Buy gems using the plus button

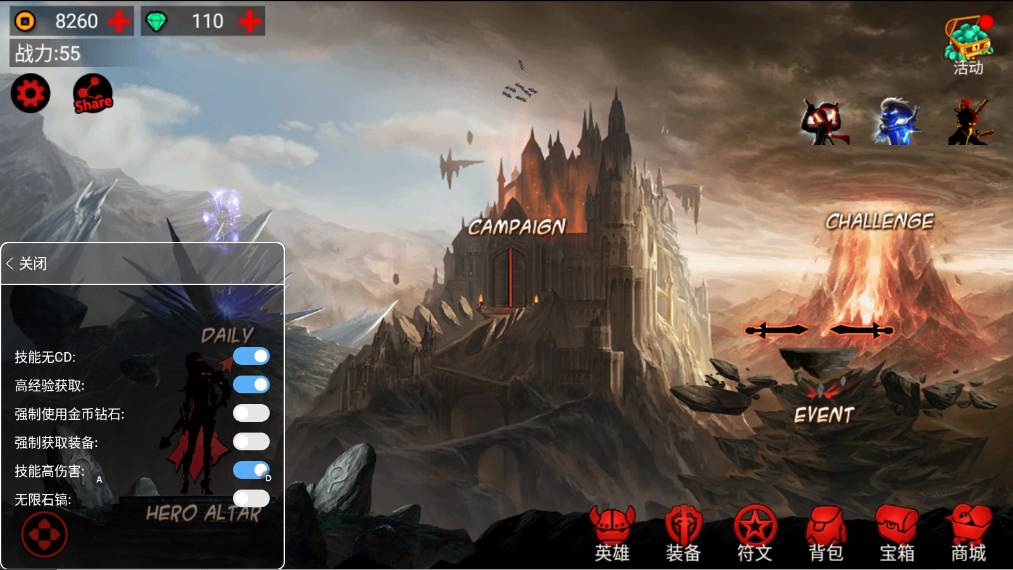click(250, 21)
